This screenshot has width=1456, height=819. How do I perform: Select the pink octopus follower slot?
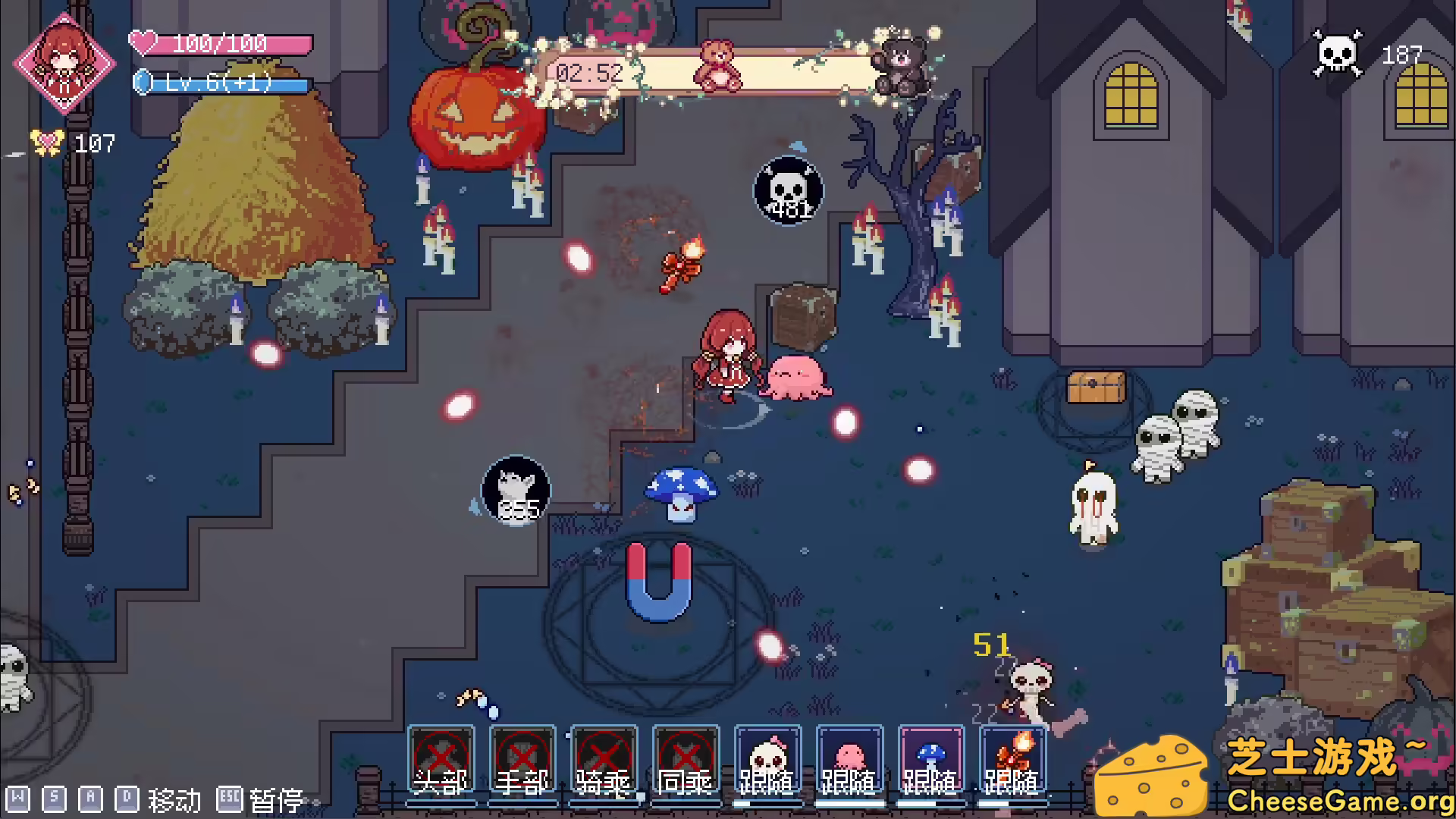849,757
